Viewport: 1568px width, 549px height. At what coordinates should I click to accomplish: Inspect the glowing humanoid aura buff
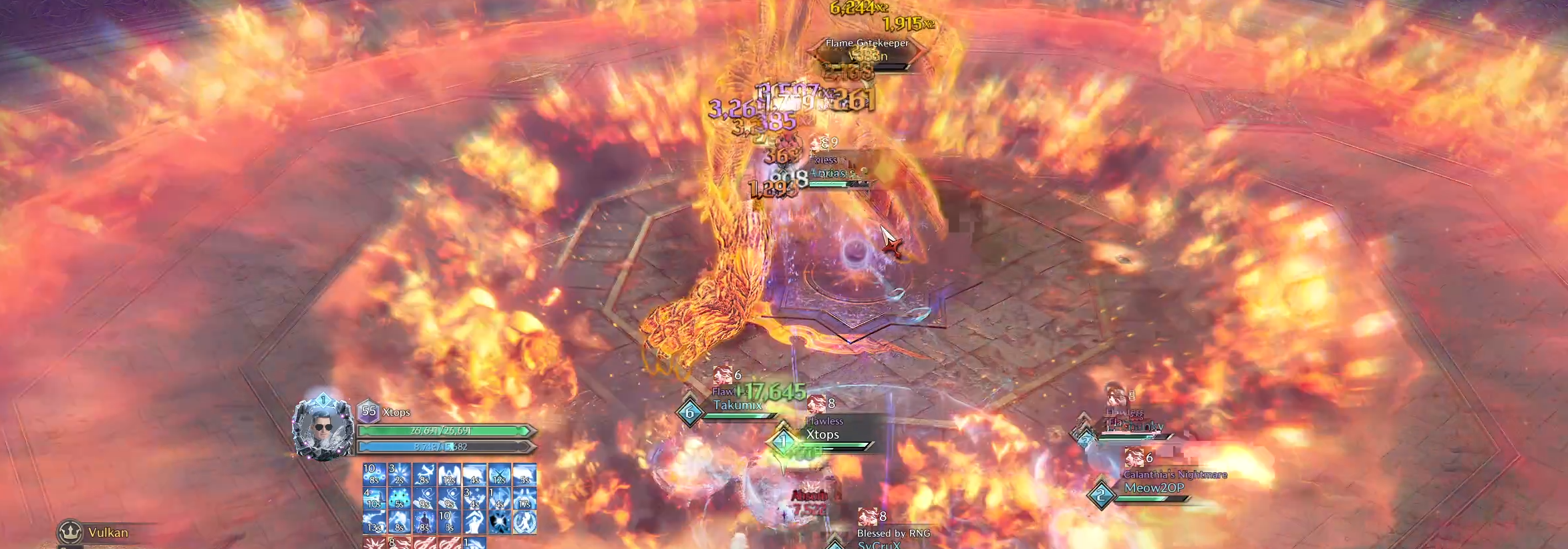click(x=425, y=522)
